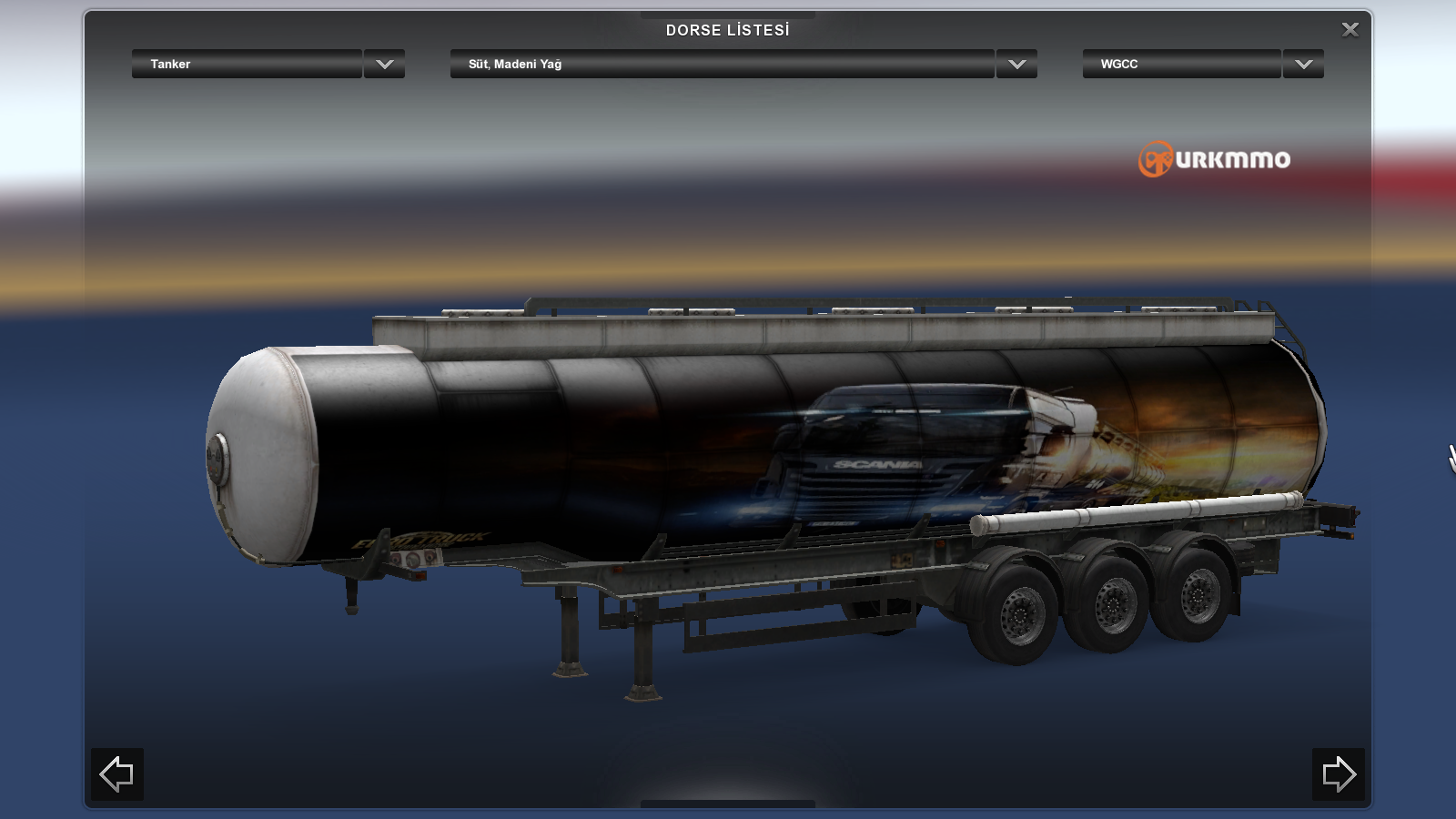Click the left navigation arrow icon

[x=116, y=774]
